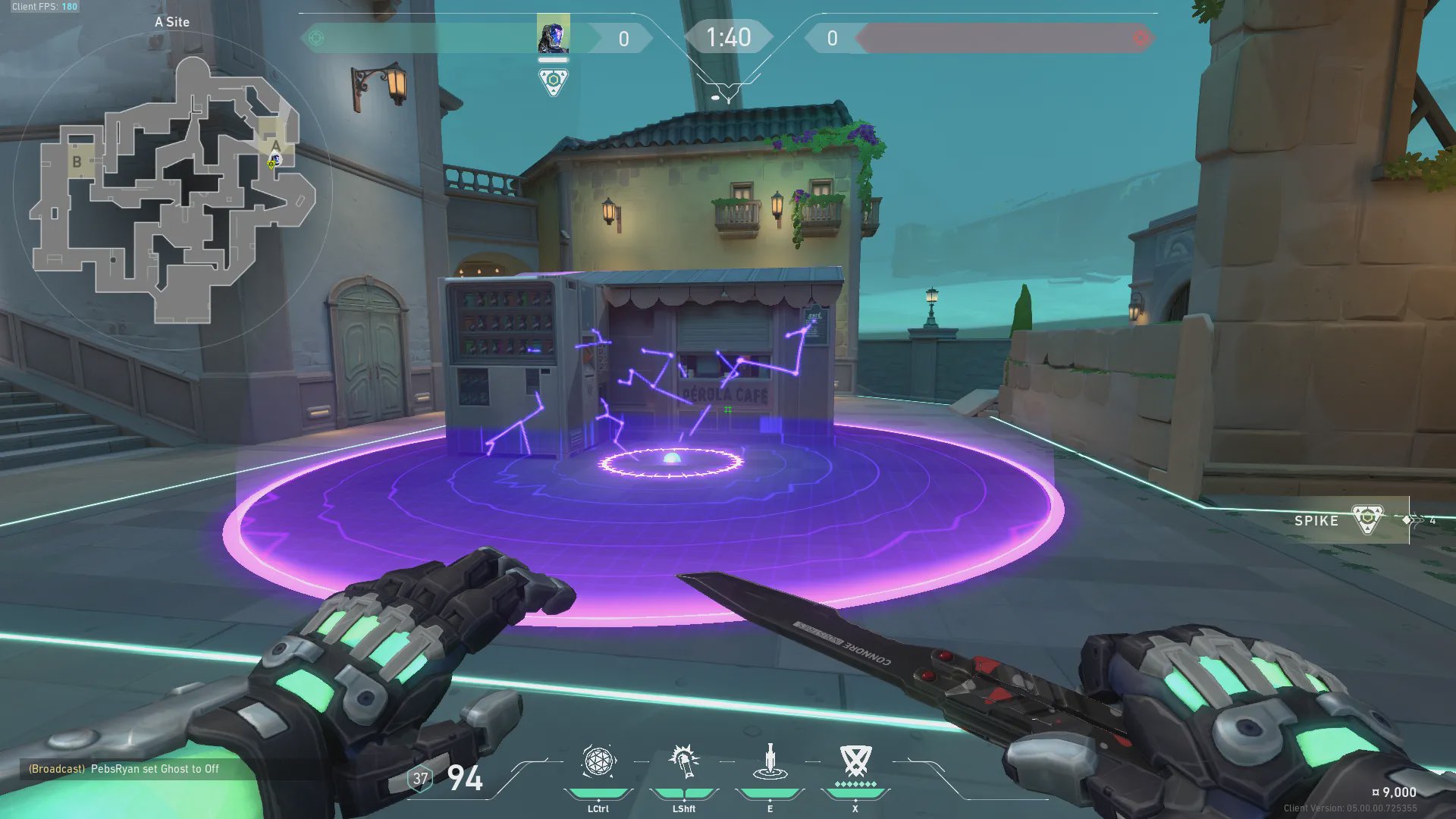This screenshot has width=1456, height=819.
Task: Click the spike carrier icon below the portrait
Action: [x=553, y=81]
